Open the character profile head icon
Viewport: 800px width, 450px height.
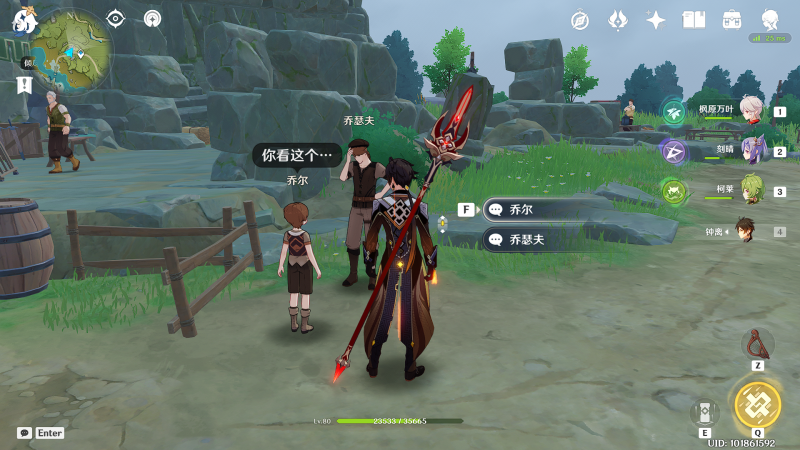coord(770,20)
